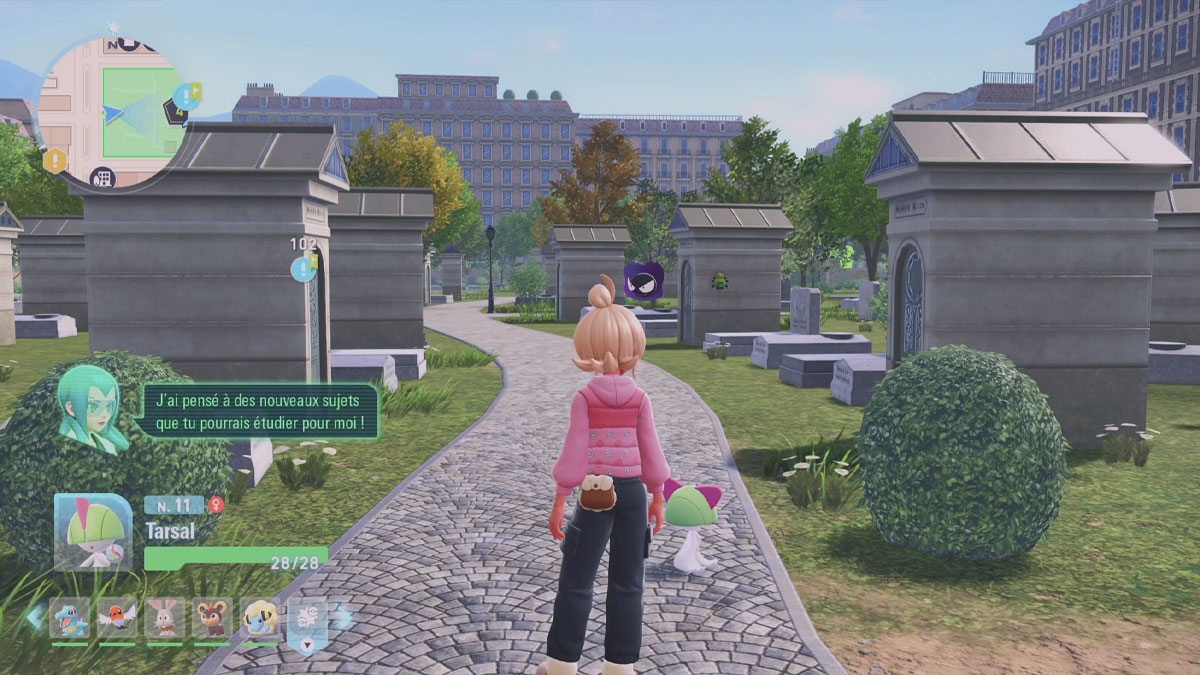
Task: Expand the Mega Evolution tab beside party
Action: (x=307, y=624)
